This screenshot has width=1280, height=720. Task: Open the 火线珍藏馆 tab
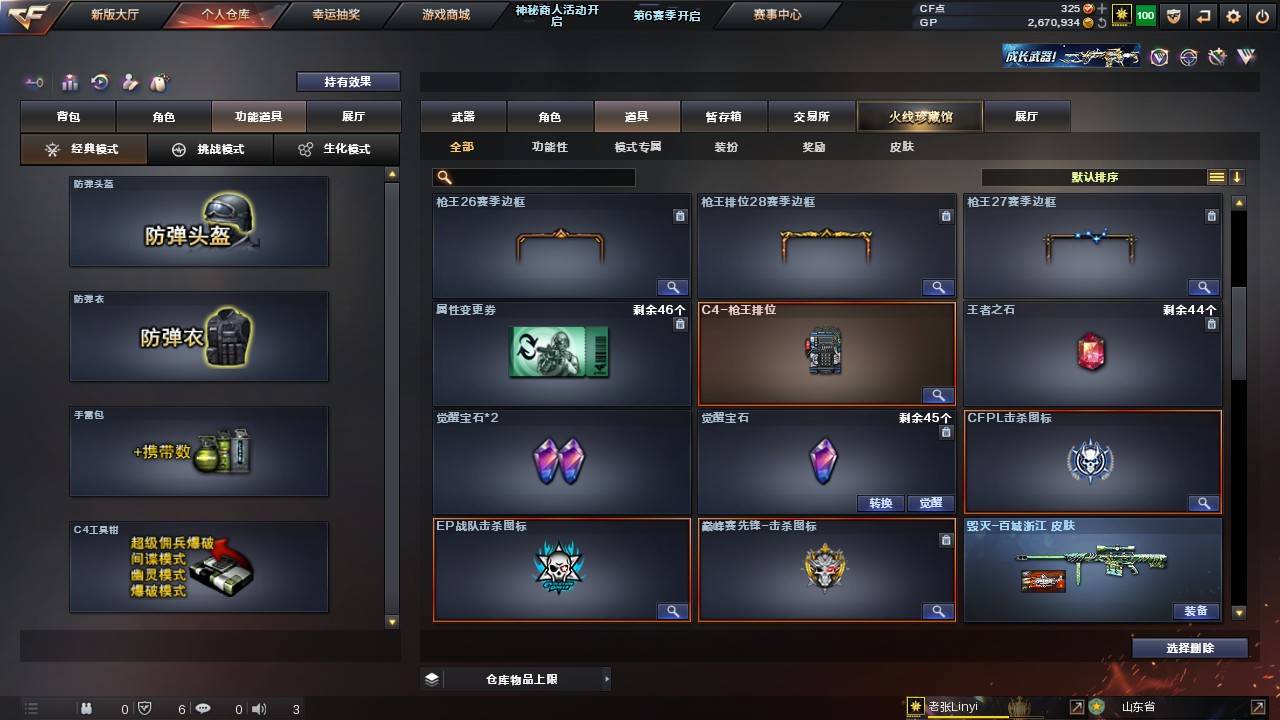918,116
